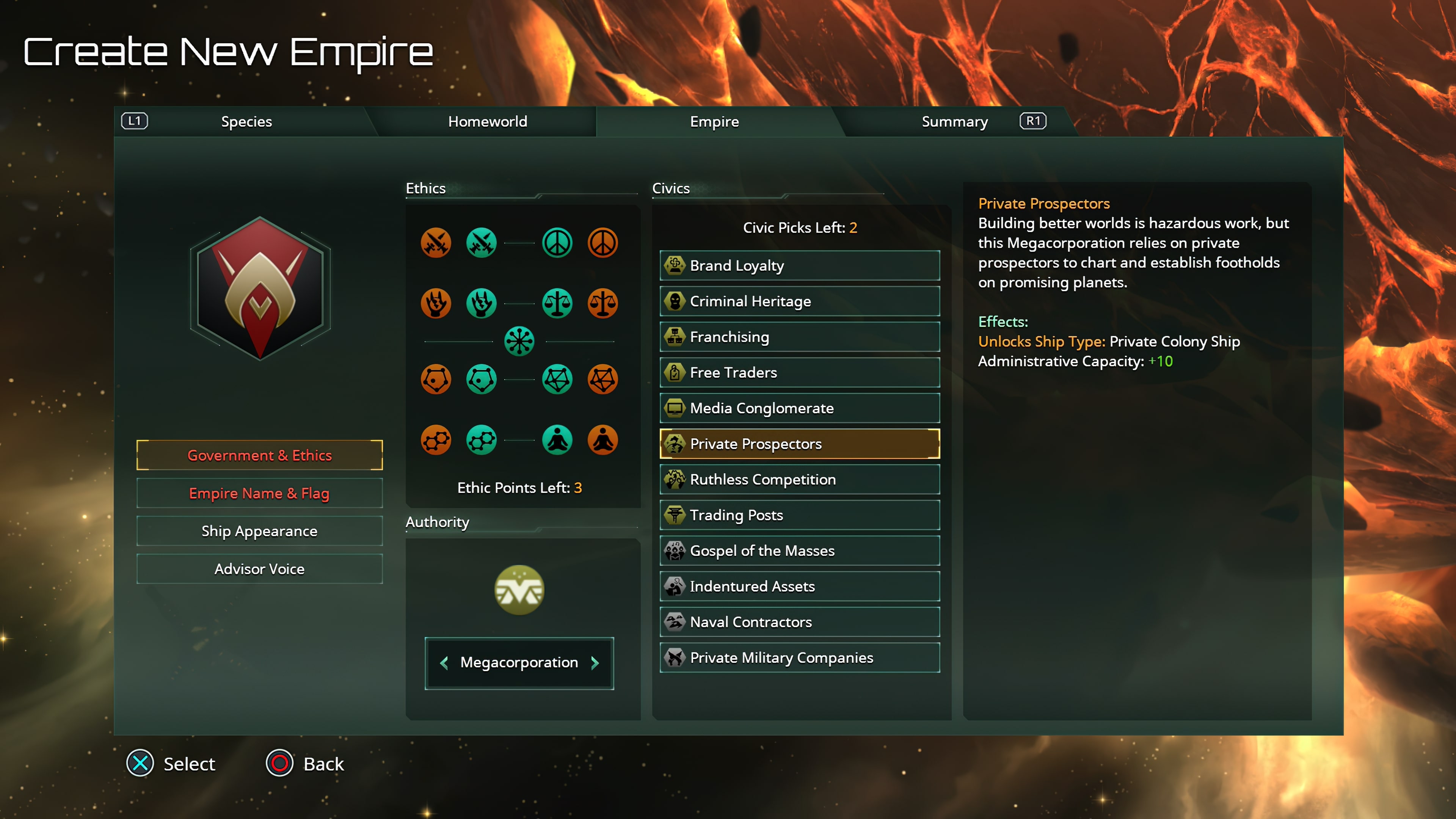Open the Species tab
The width and height of the screenshot is (1456, 819).
point(246,121)
